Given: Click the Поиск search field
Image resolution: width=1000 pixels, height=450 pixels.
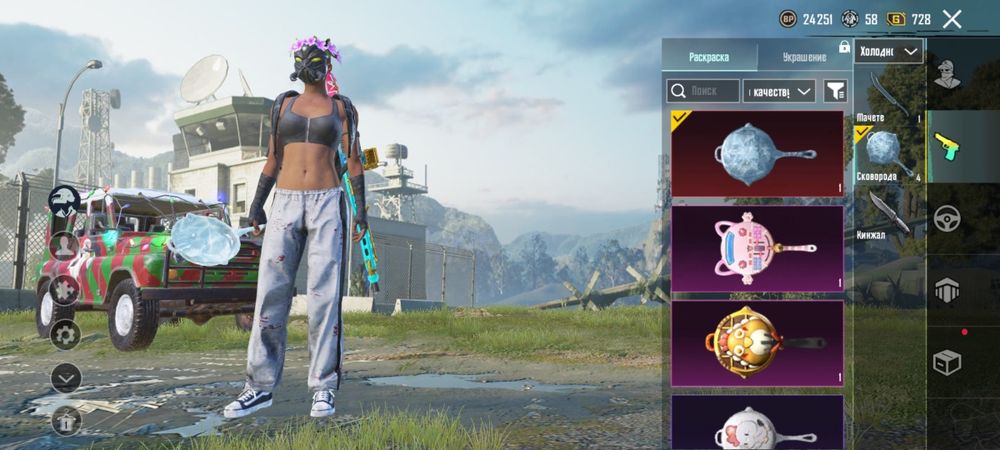Looking at the screenshot, I should pyautogui.click(x=703, y=91).
